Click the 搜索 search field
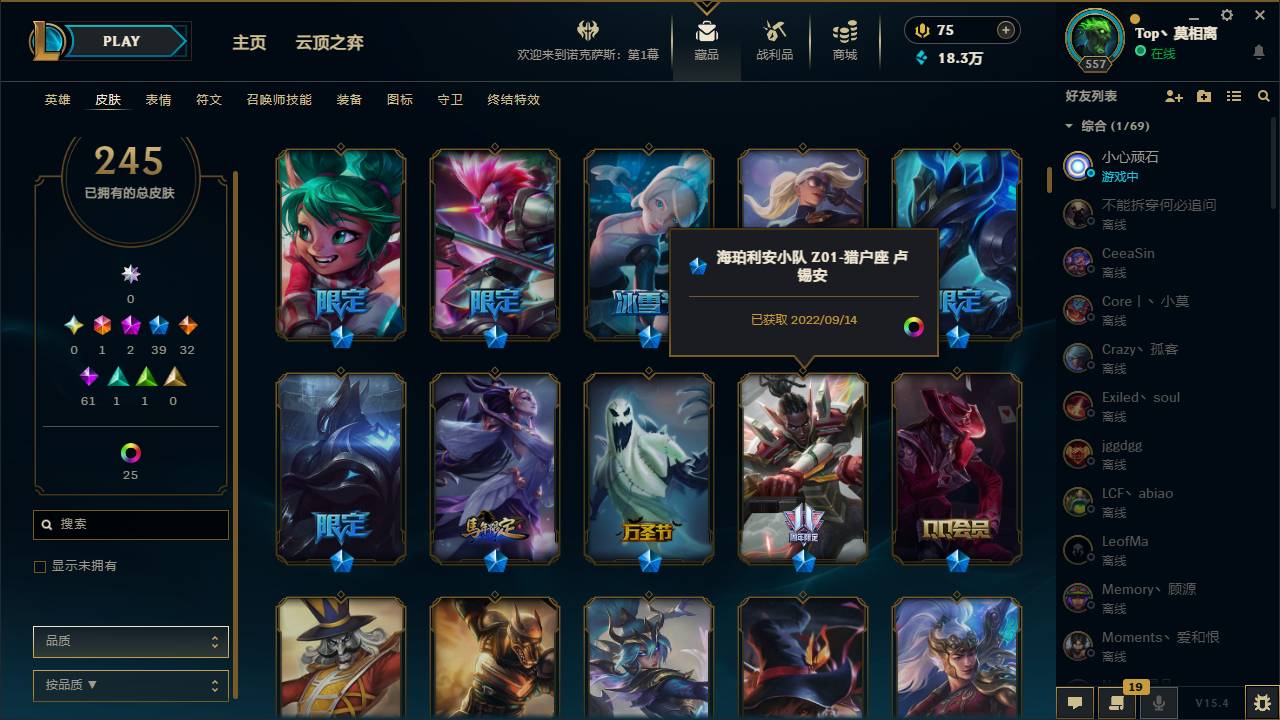1280x720 pixels. coord(130,524)
